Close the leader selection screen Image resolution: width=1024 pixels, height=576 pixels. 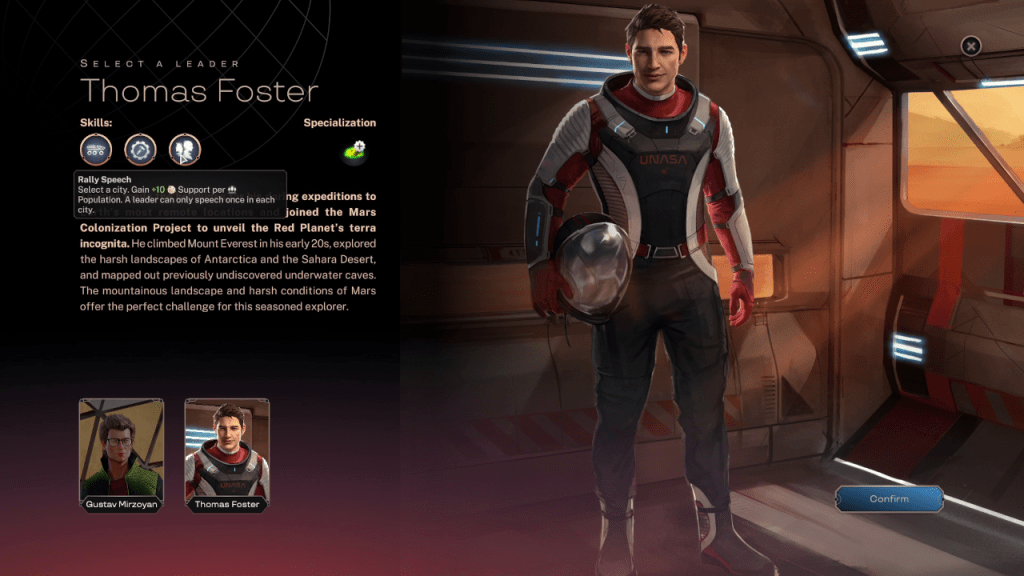[970, 45]
